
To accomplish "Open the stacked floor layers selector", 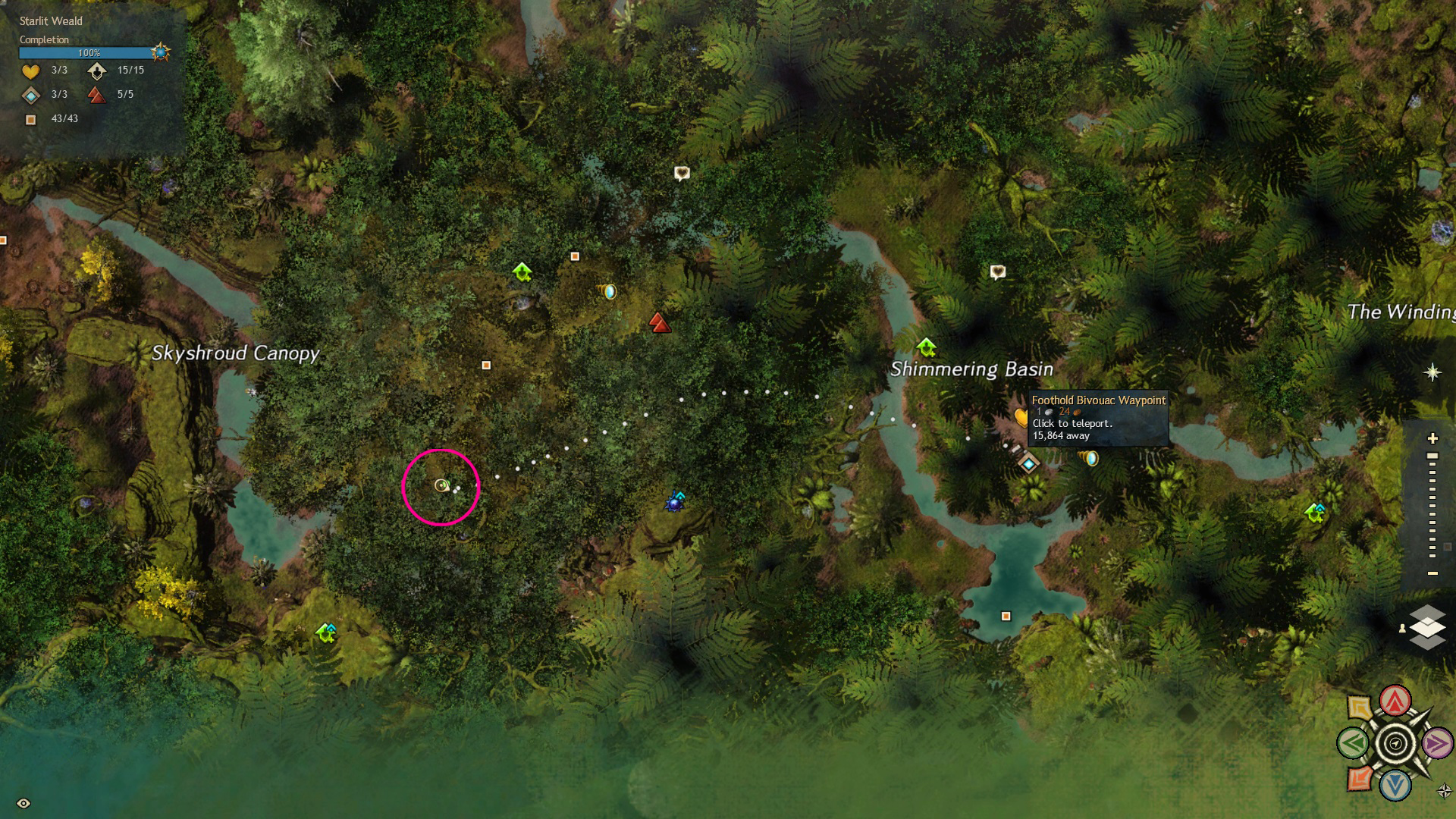I will pyautogui.click(x=1426, y=627).
